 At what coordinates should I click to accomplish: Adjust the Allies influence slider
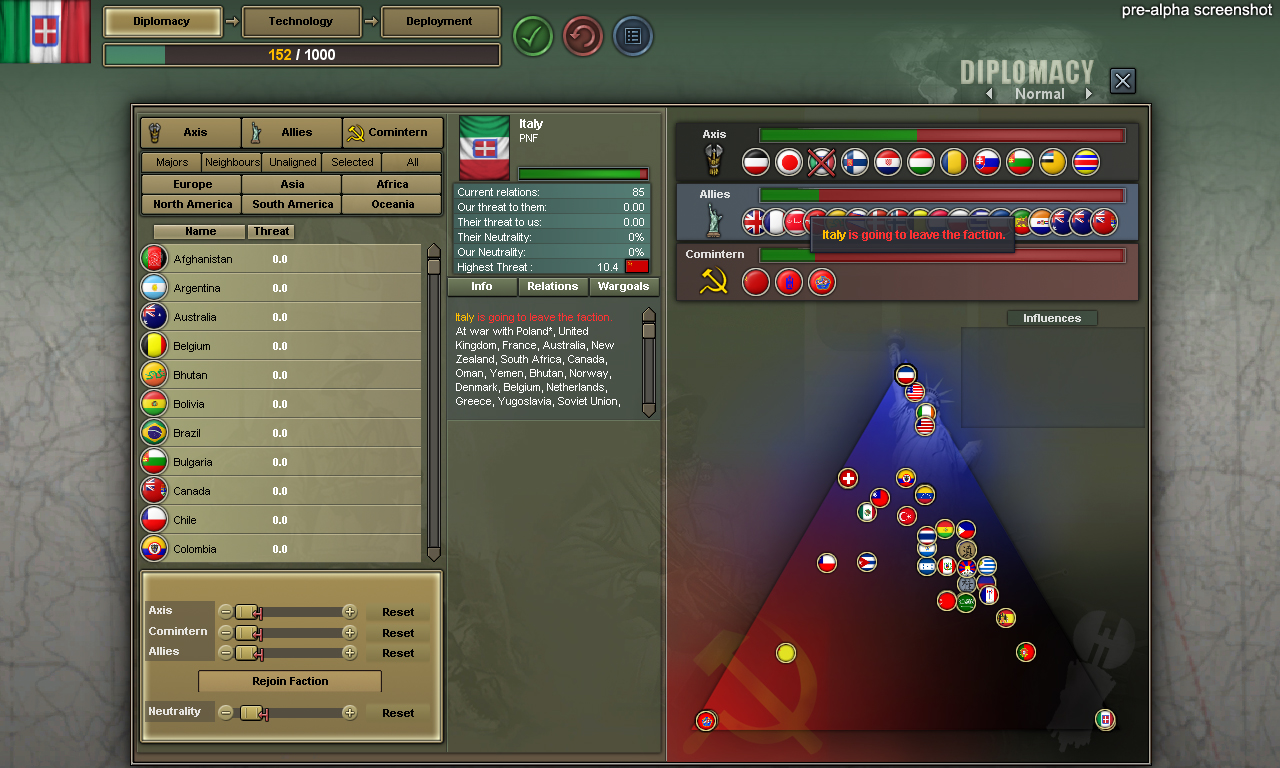[247, 652]
